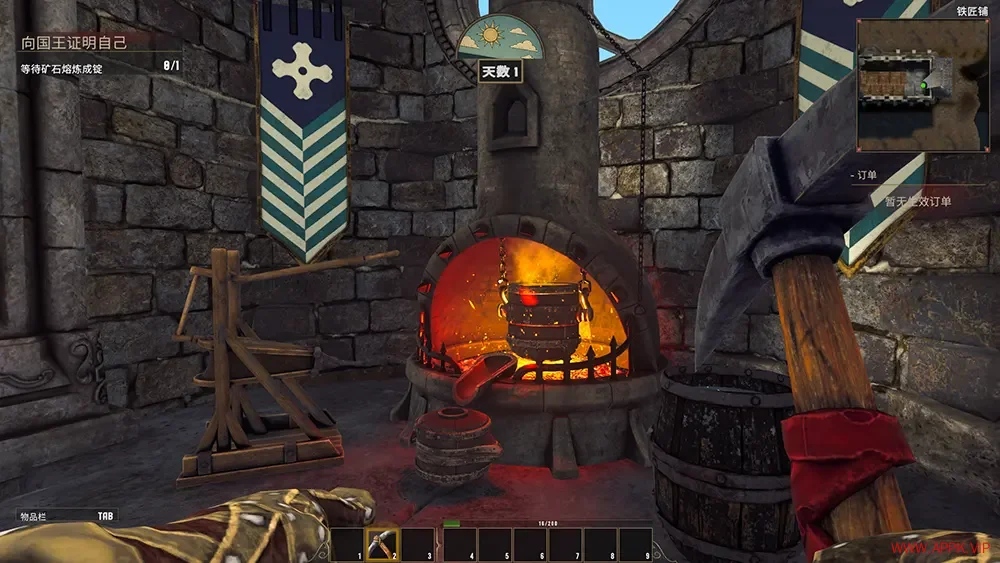Click the 向国王证明自己 quest title
Screen dimensions: 1000x563
[77, 44]
